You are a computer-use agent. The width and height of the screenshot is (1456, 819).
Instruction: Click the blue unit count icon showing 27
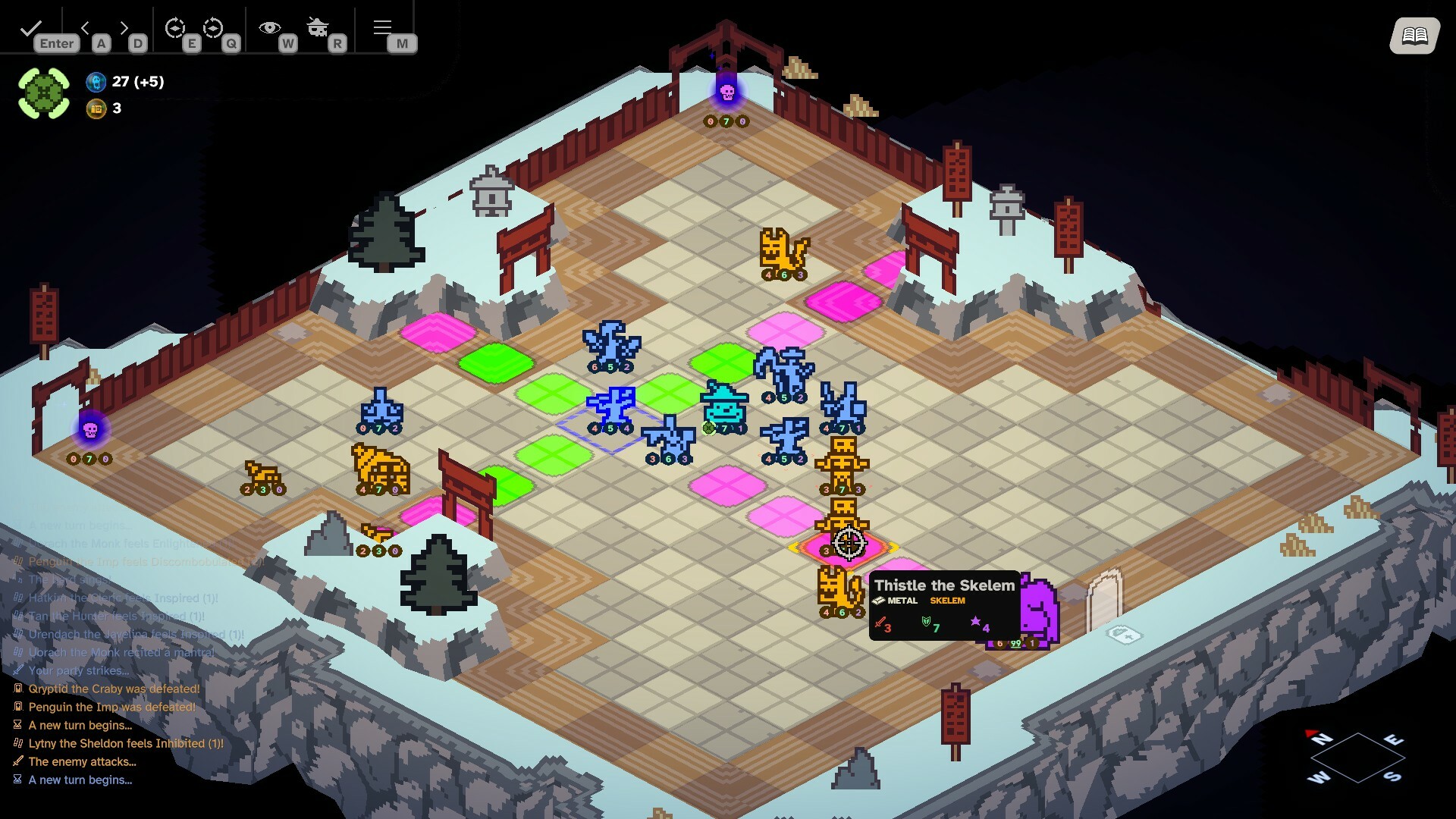tap(97, 82)
